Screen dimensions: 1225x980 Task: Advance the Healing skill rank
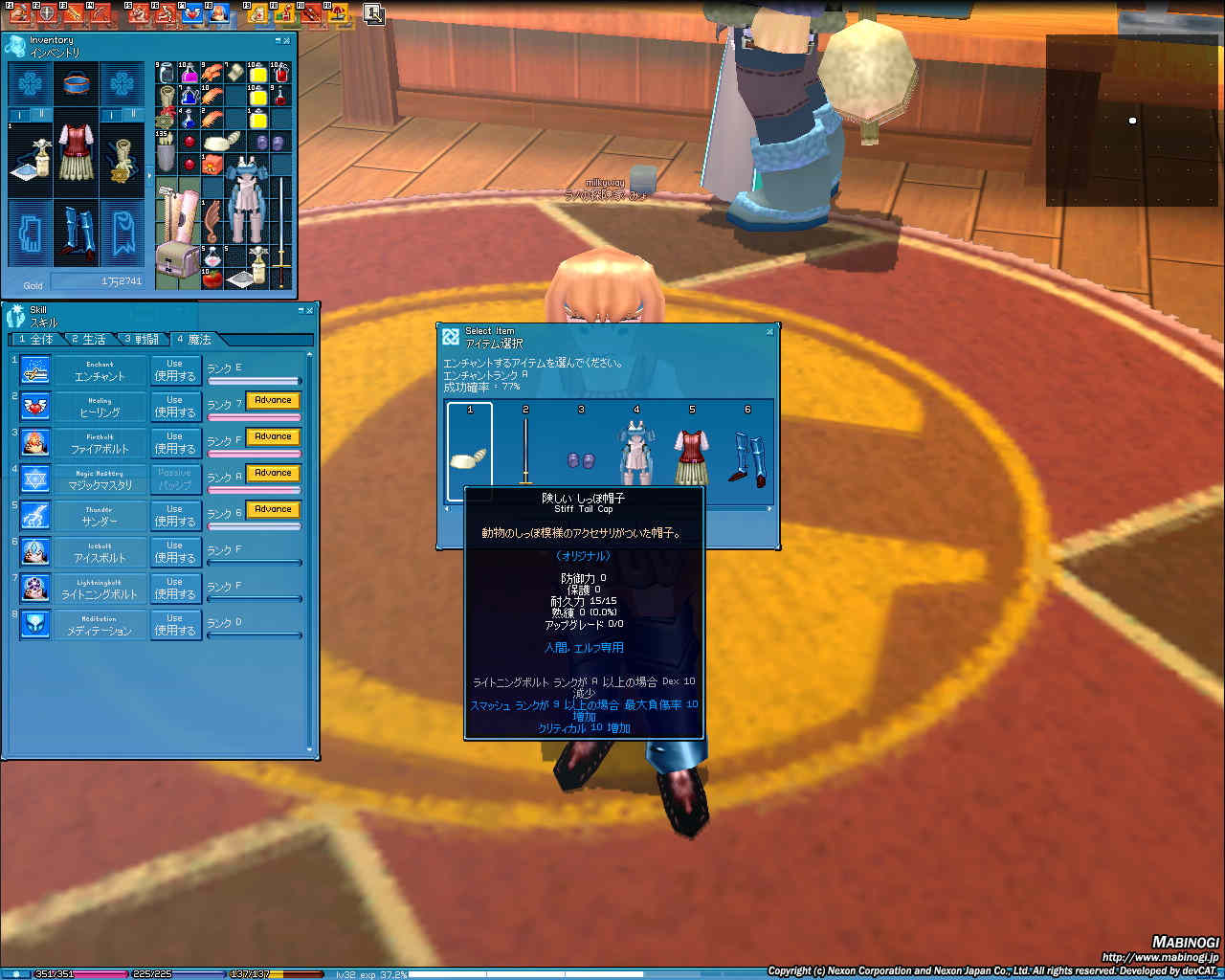pyautogui.click(x=273, y=400)
